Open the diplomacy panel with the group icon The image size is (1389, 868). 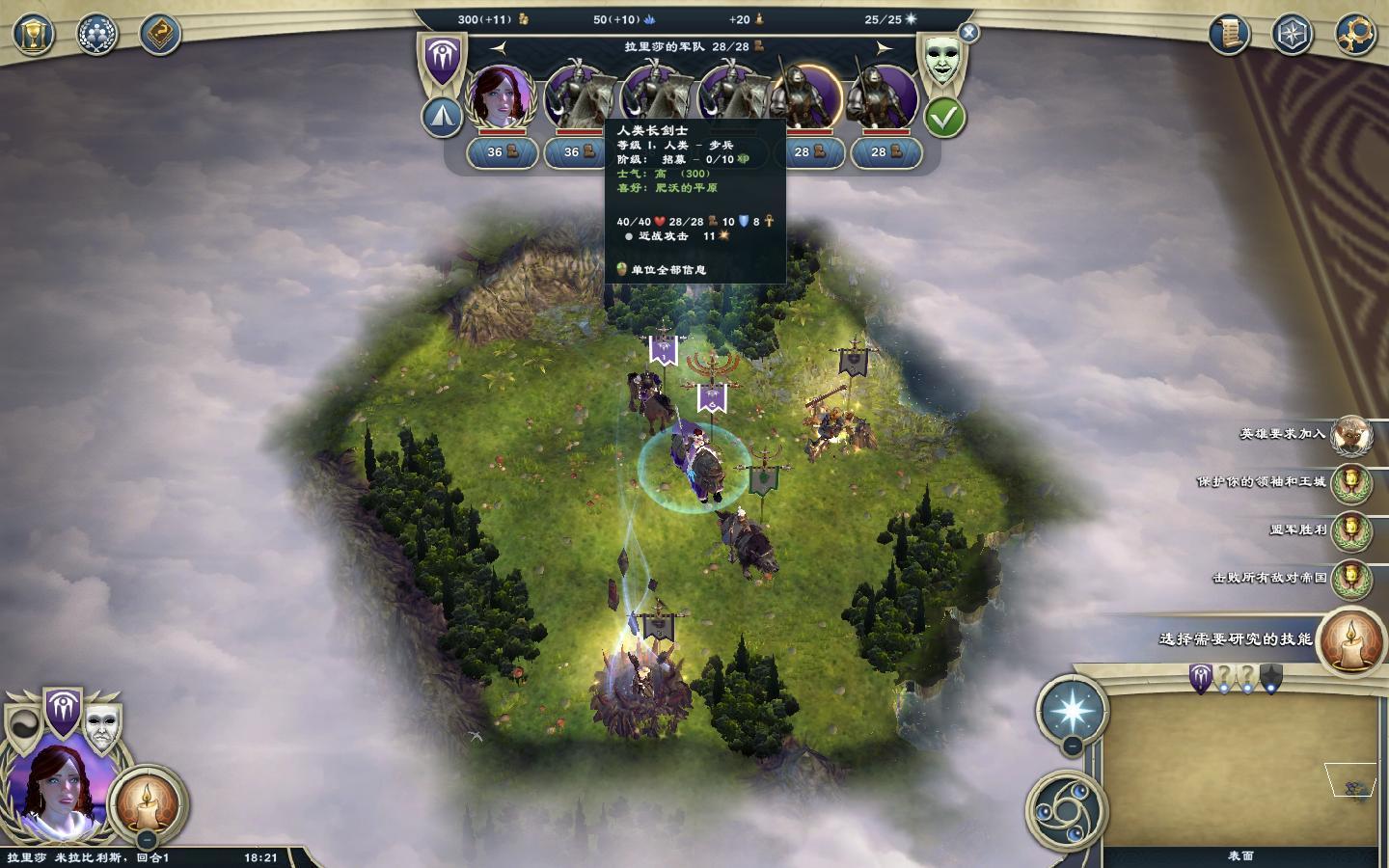point(96,35)
